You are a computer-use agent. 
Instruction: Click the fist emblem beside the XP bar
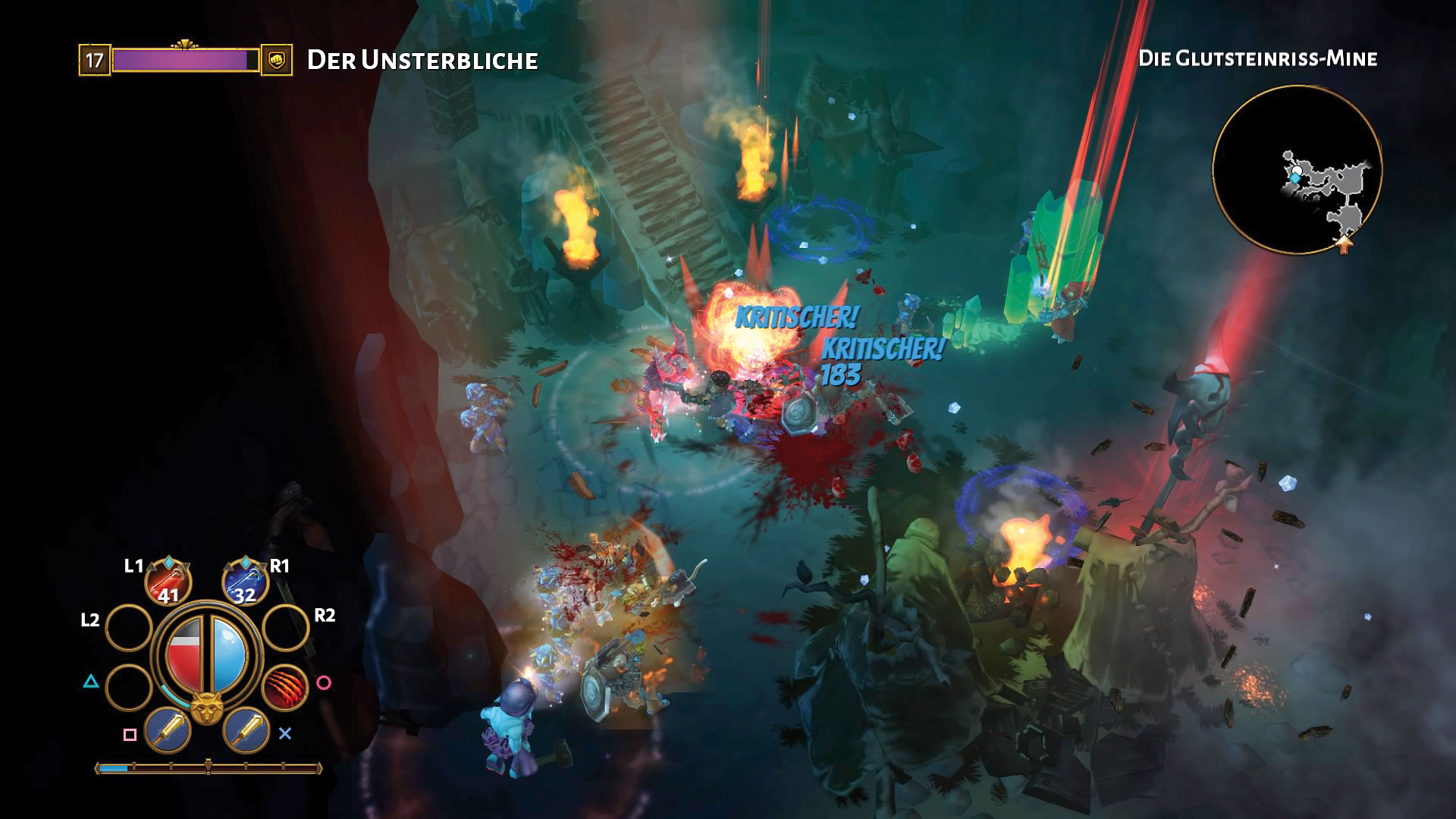pyautogui.click(x=277, y=58)
